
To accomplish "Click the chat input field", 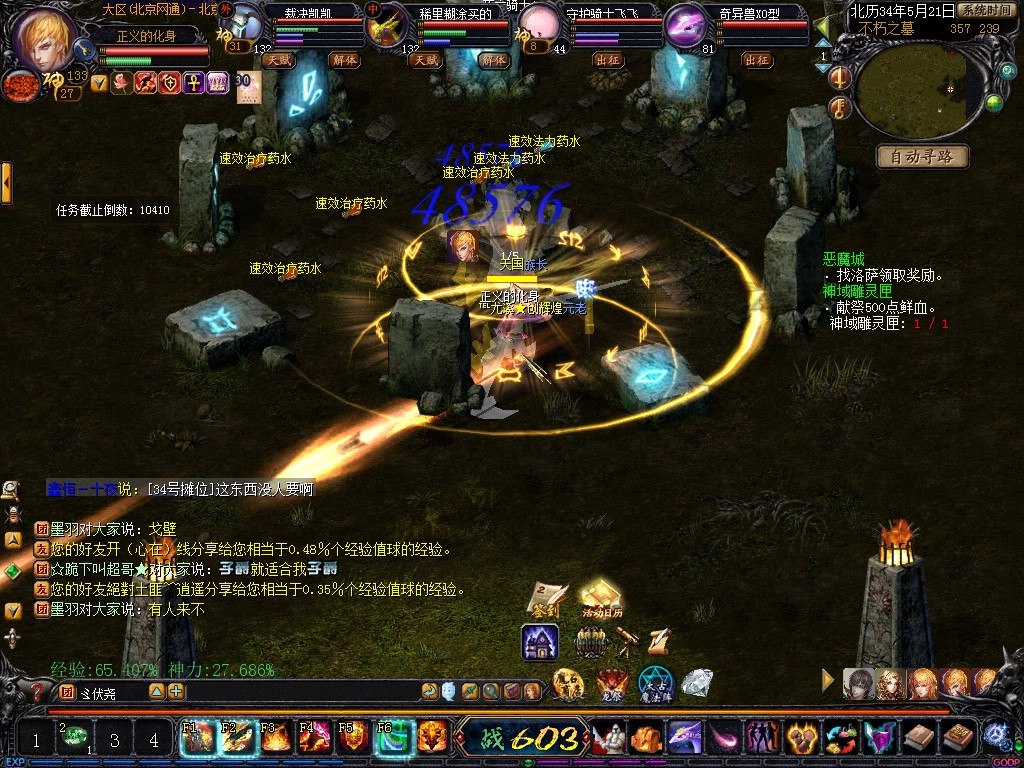I will point(110,691).
